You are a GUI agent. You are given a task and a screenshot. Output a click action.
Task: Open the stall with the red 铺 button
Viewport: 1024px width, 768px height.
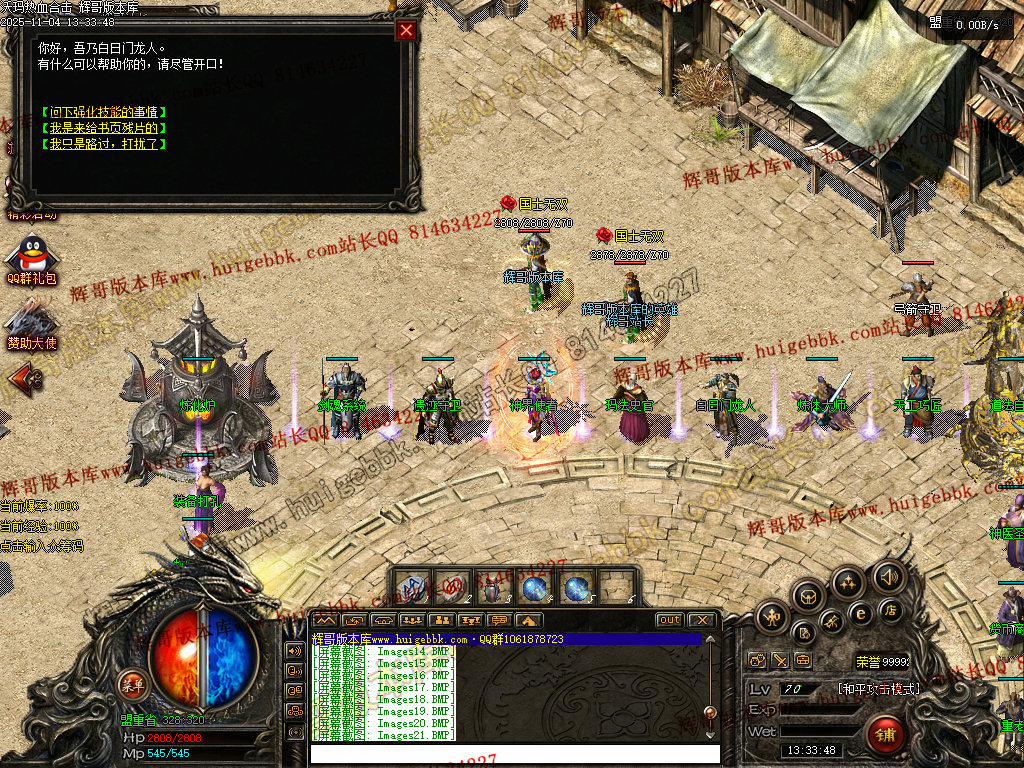point(884,734)
